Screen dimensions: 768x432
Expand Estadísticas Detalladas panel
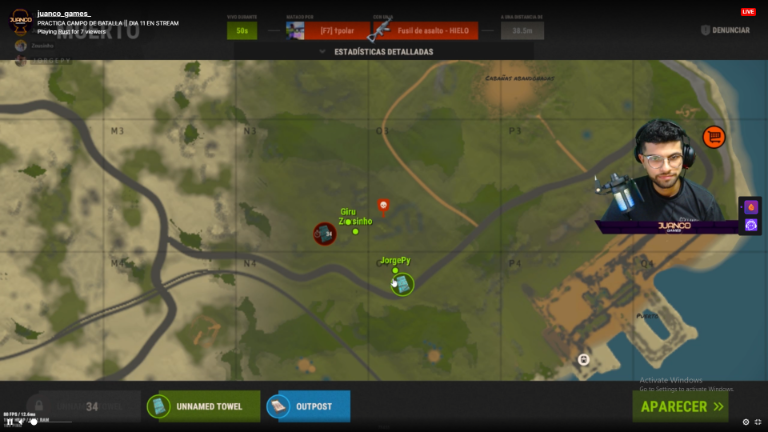(376, 51)
